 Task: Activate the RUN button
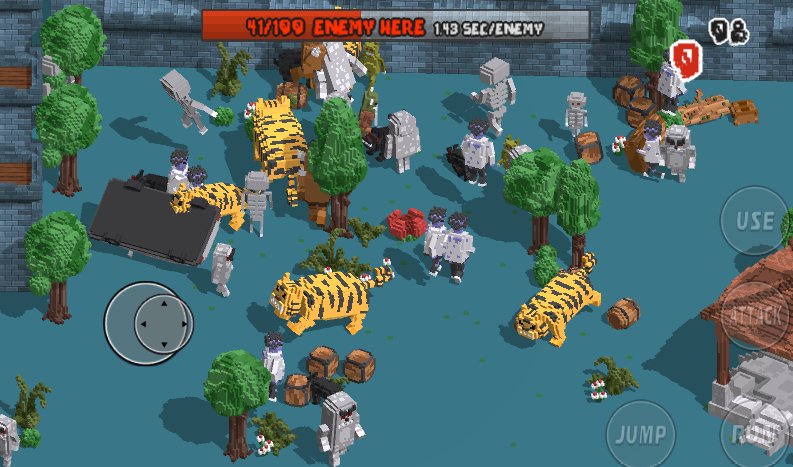pos(757,434)
